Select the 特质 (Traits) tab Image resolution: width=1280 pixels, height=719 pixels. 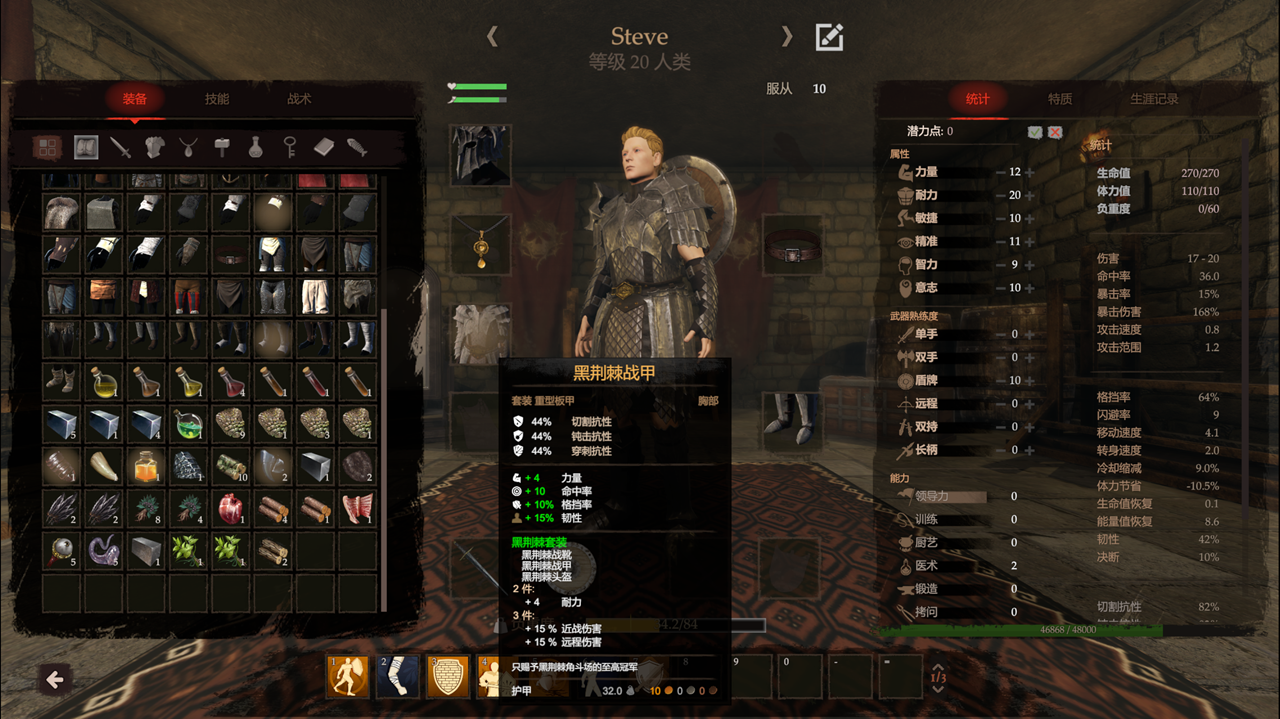[x=1060, y=99]
